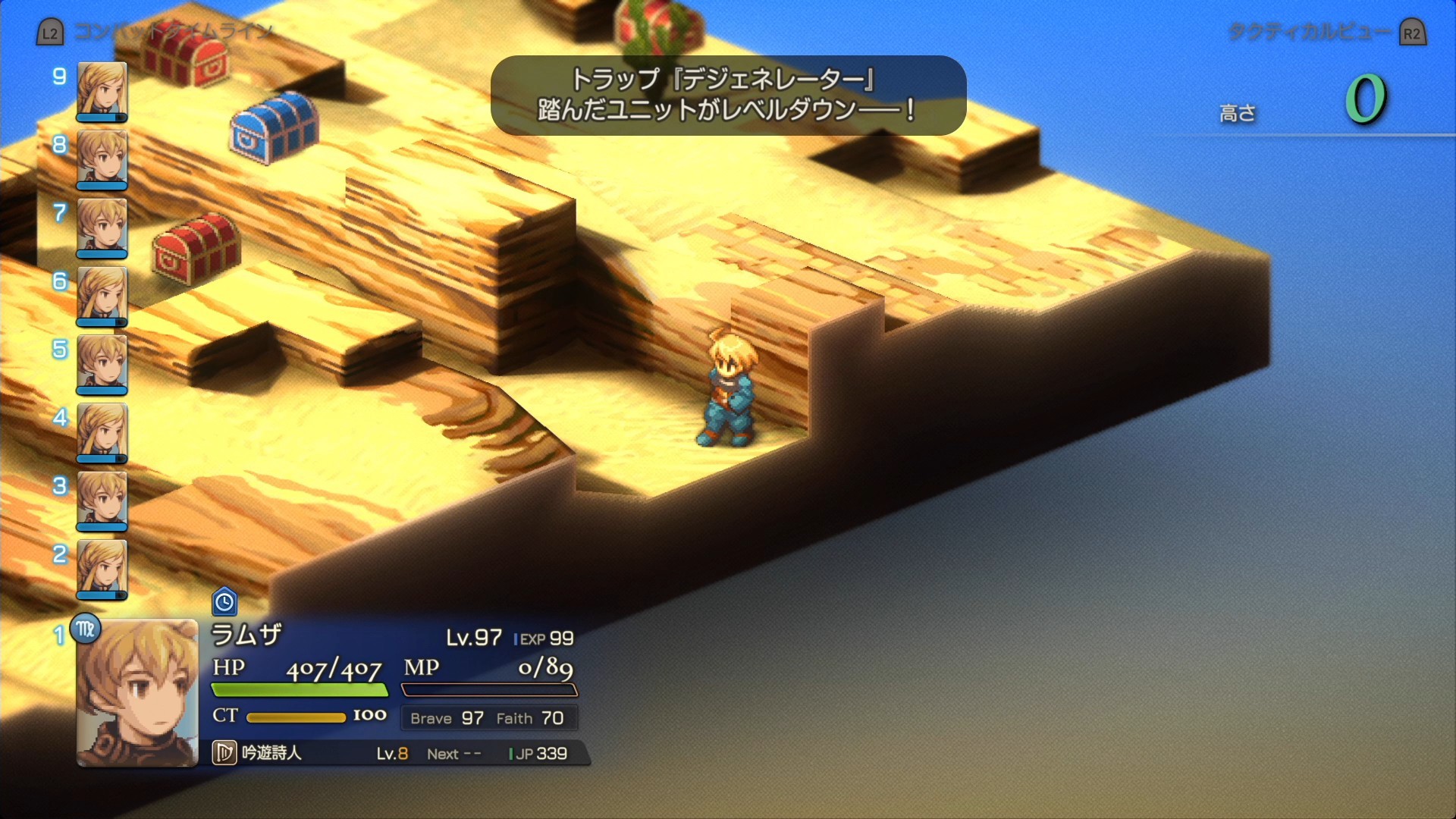Select turn 9 portrait in combat timeline
This screenshot has height=819, width=1456.
(x=102, y=91)
